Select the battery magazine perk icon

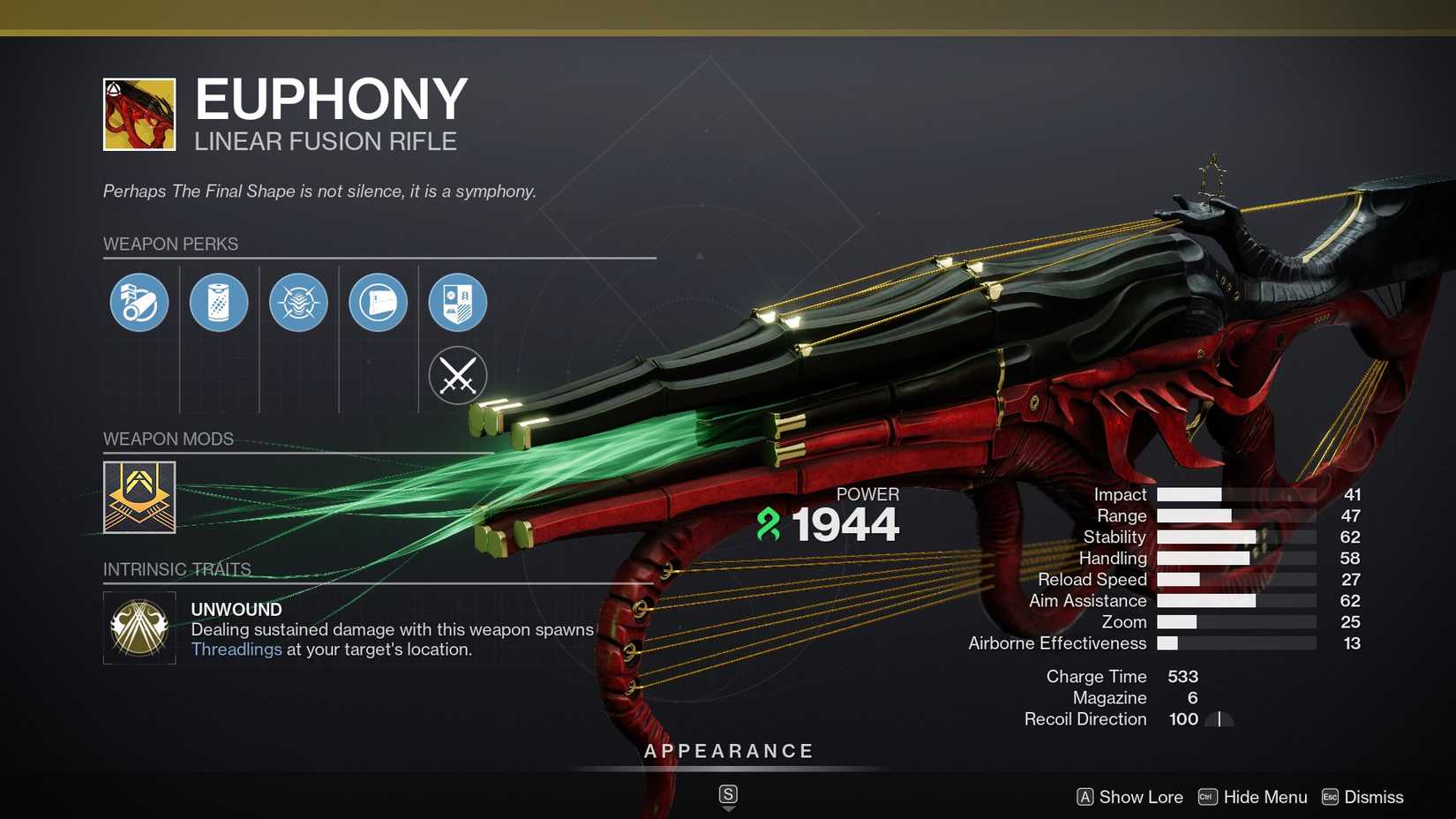(x=219, y=302)
